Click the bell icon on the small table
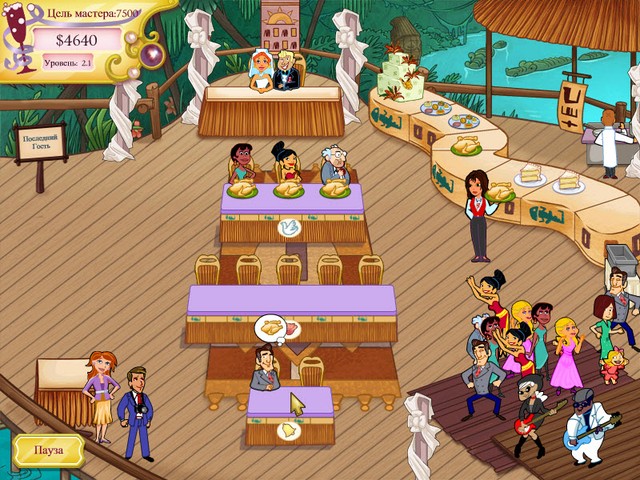 pos(289,430)
